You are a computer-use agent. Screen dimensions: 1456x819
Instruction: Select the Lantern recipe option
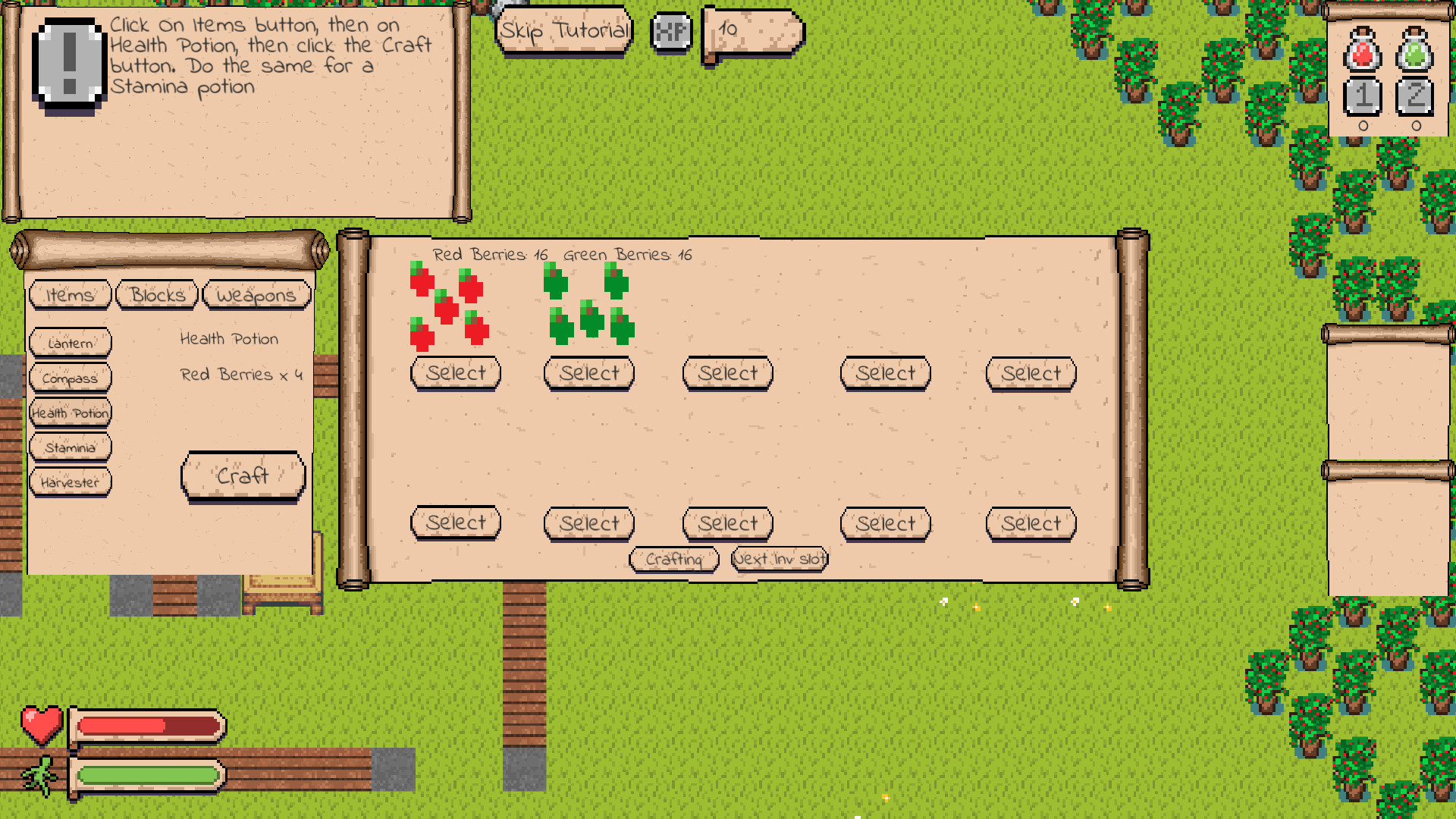coord(70,343)
